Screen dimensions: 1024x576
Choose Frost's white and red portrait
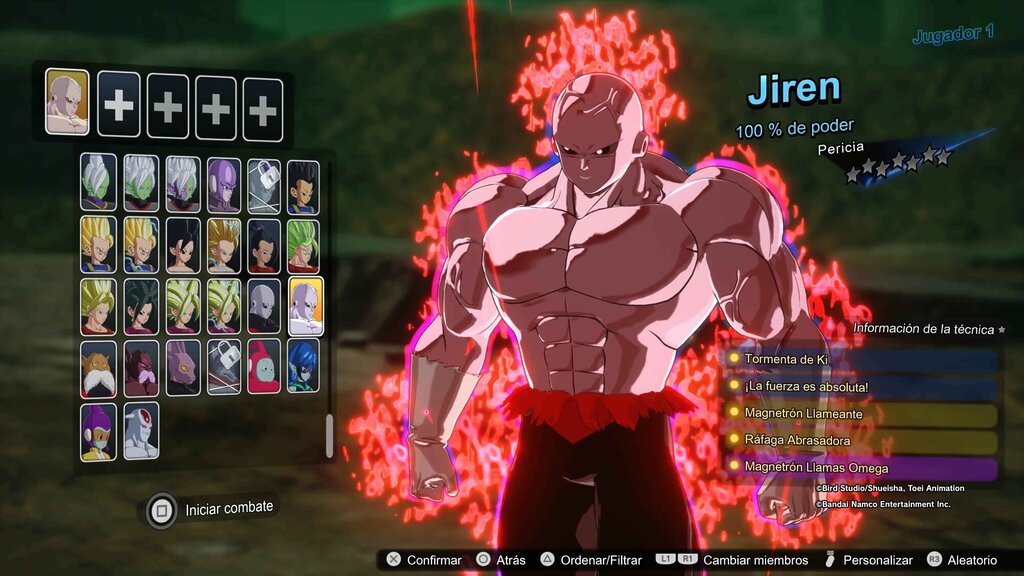pos(140,431)
